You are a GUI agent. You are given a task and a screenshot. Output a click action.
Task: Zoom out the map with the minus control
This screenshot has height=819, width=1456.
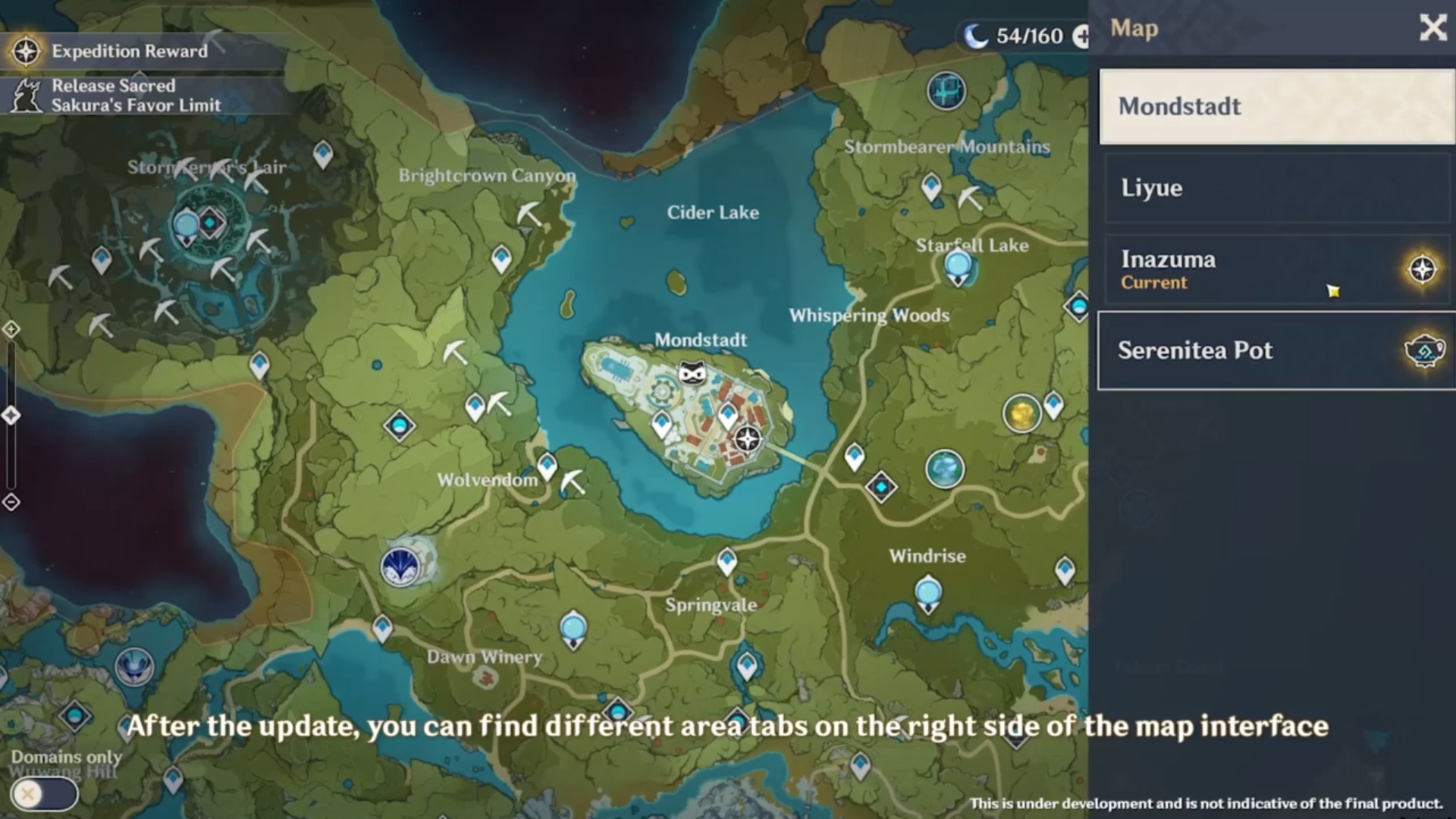[11, 502]
